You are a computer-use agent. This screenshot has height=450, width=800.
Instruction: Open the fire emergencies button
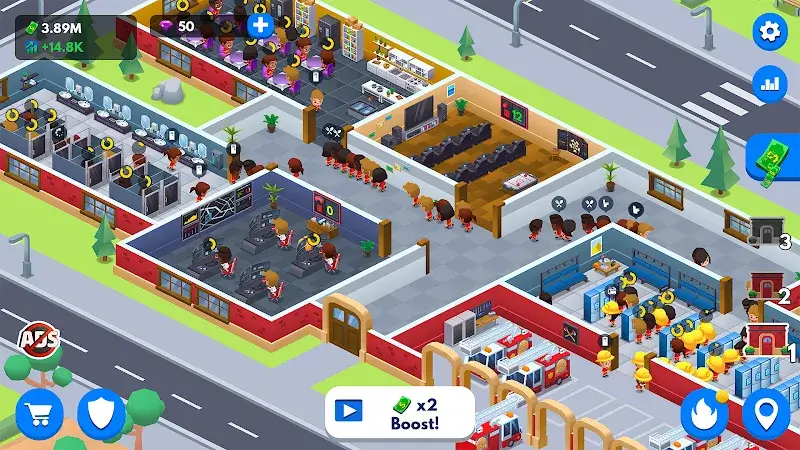click(705, 412)
